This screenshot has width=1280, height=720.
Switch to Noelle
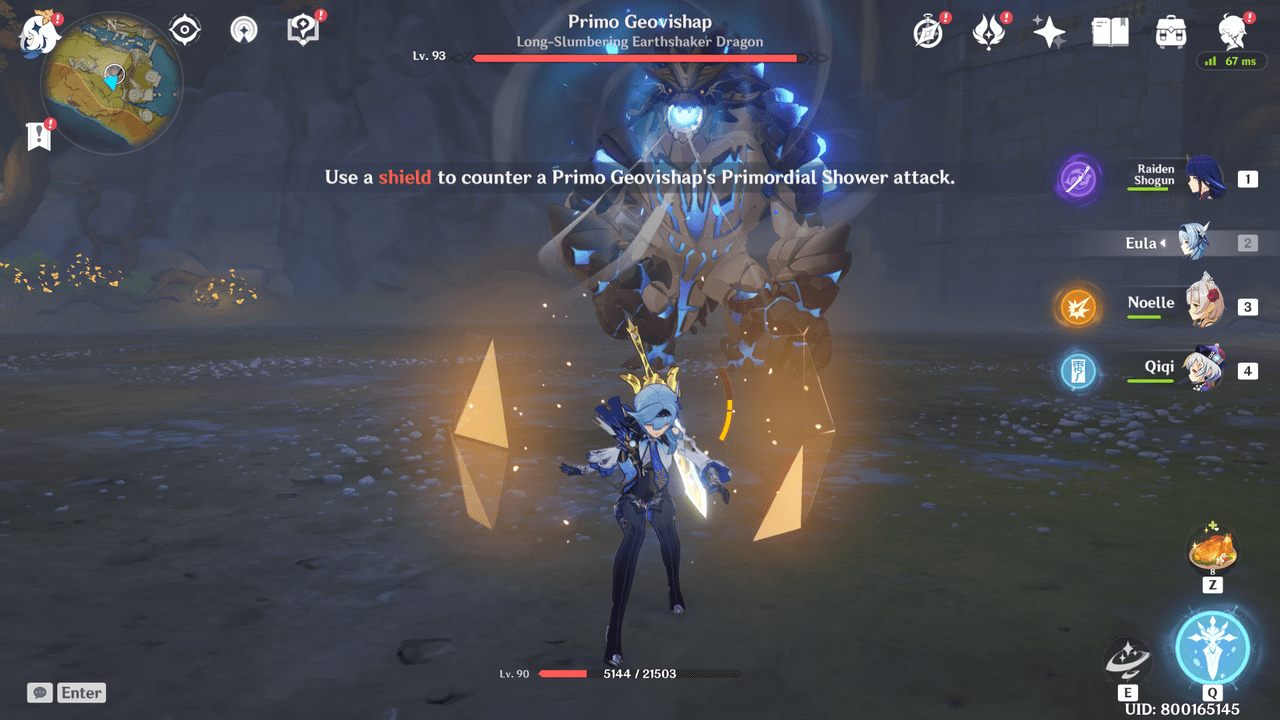[1203, 306]
